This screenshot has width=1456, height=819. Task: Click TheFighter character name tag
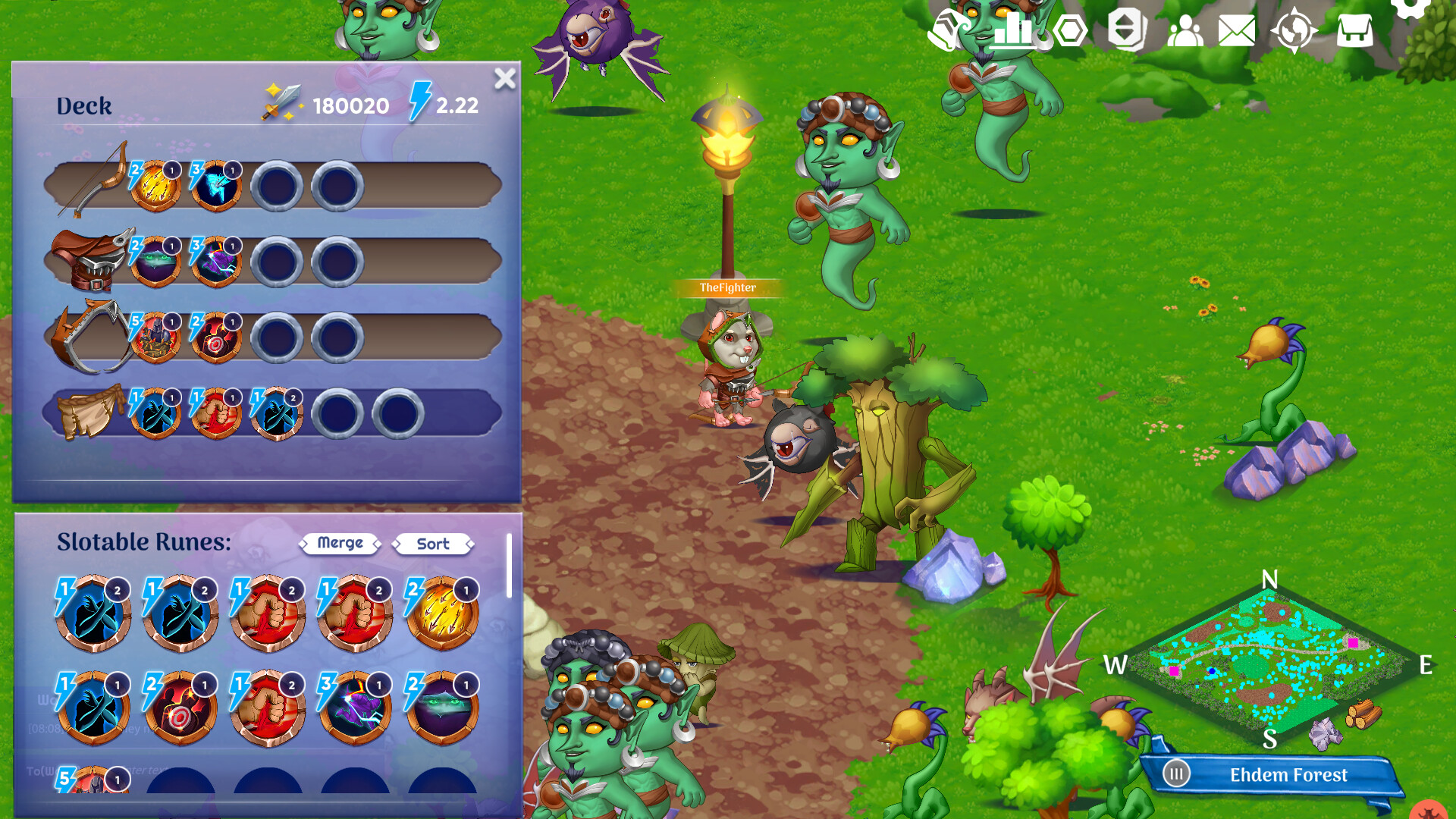click(x=726, y=288)
